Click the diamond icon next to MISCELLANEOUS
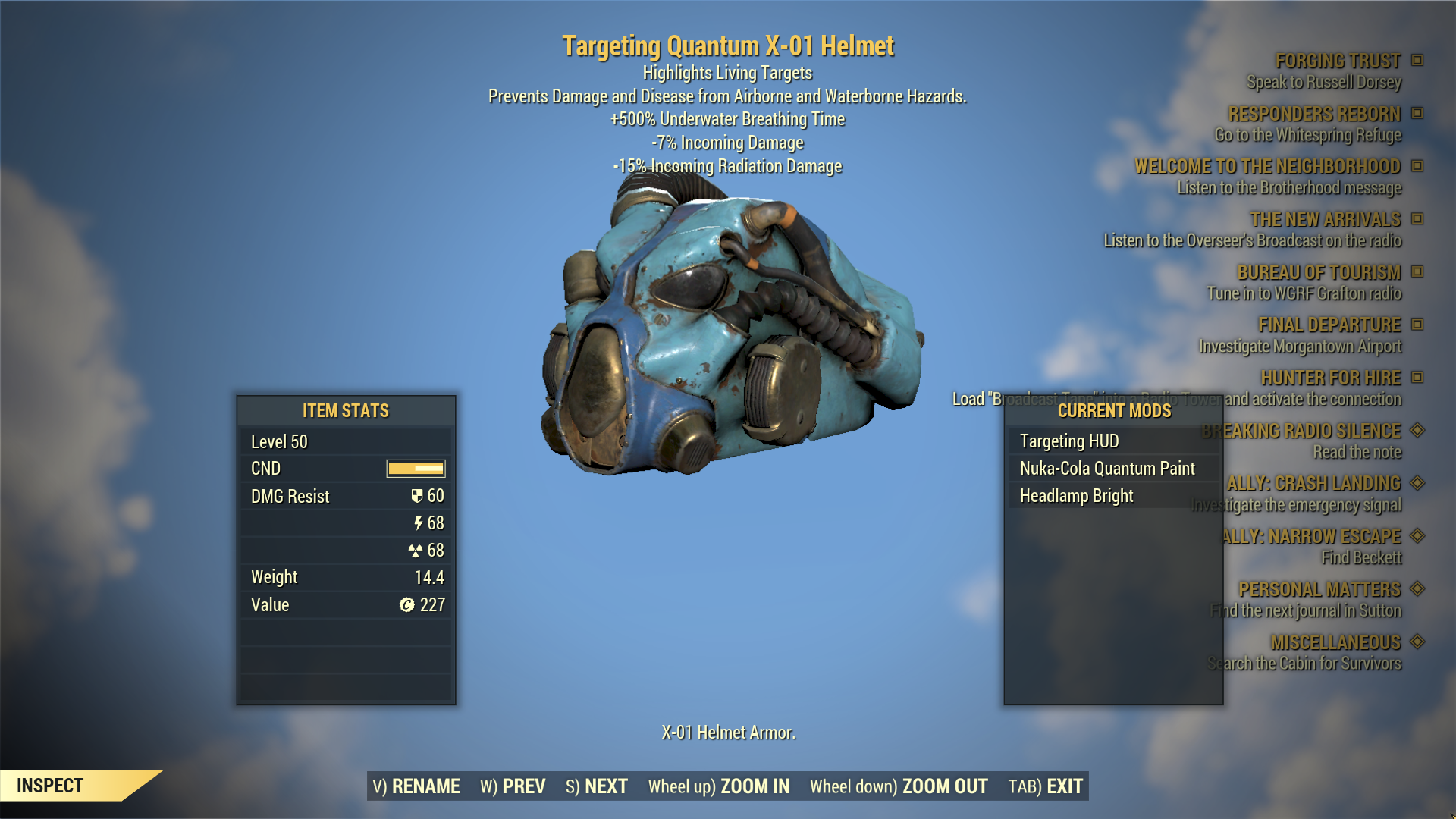This screenshot has height=819, width=1456. pyautogui.click(x=1417, y=642)
